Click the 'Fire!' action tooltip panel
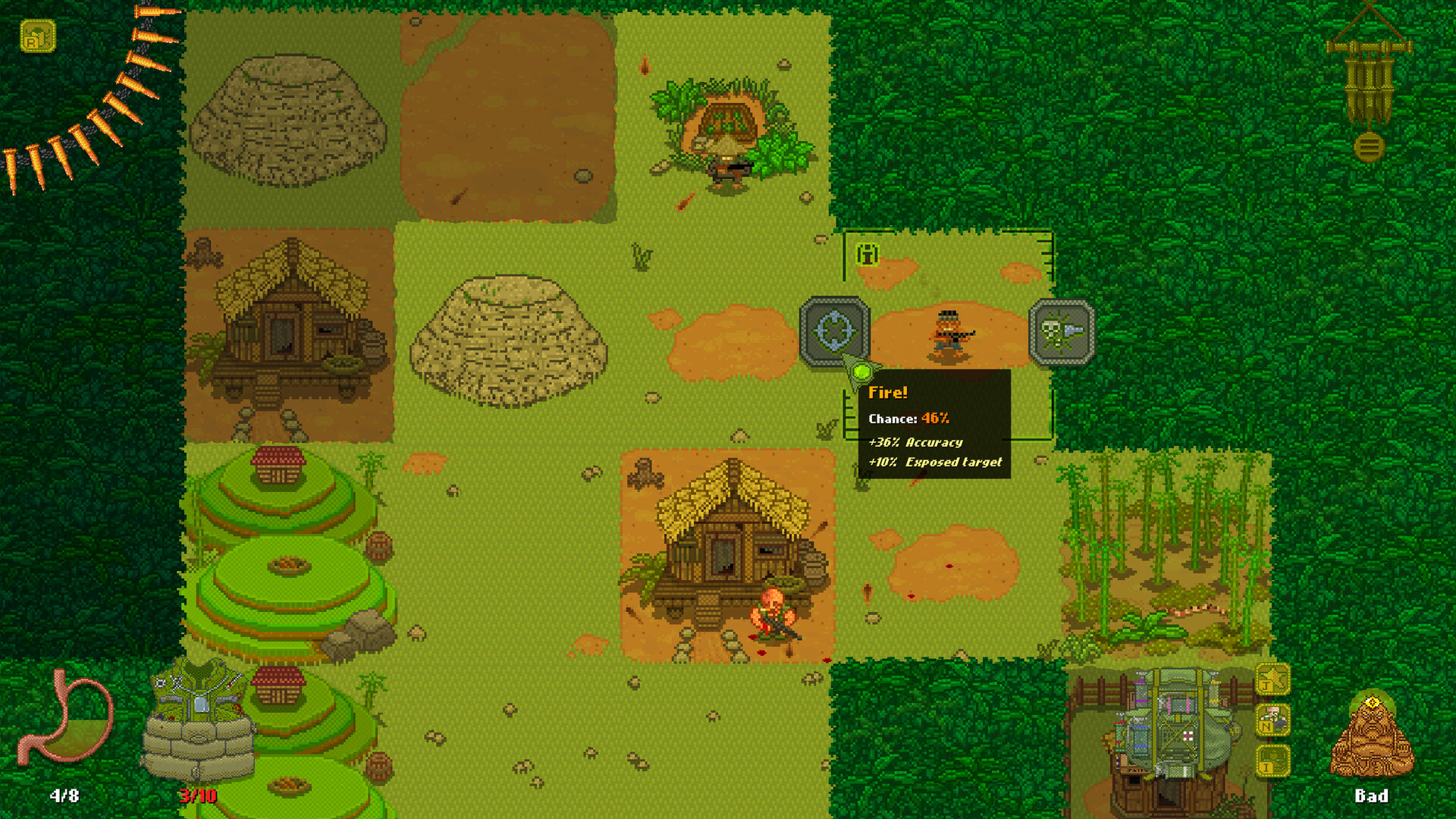Image resolution: width=1456 pixels, height=819 pixels. 937,425
